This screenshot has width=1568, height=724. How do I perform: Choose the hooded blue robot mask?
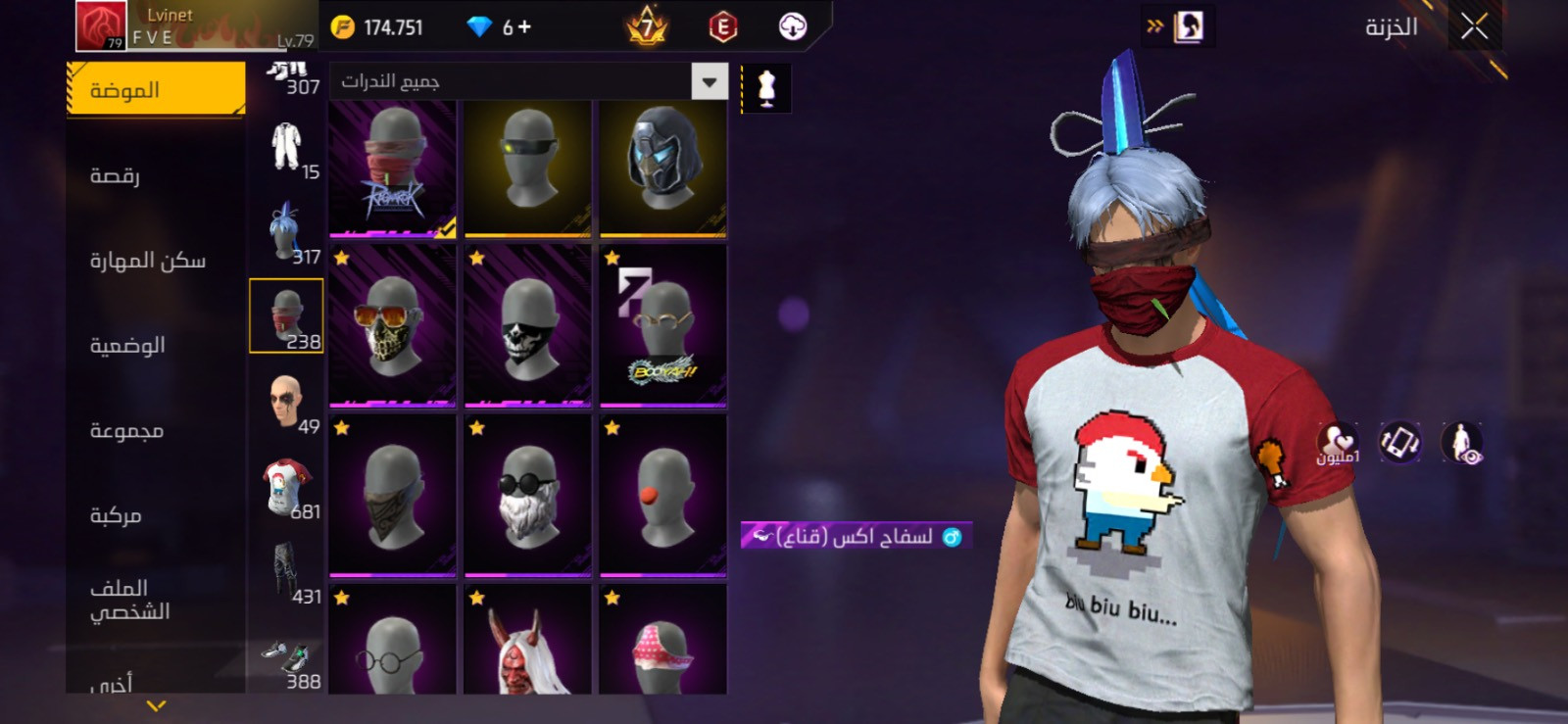[662, 167]
